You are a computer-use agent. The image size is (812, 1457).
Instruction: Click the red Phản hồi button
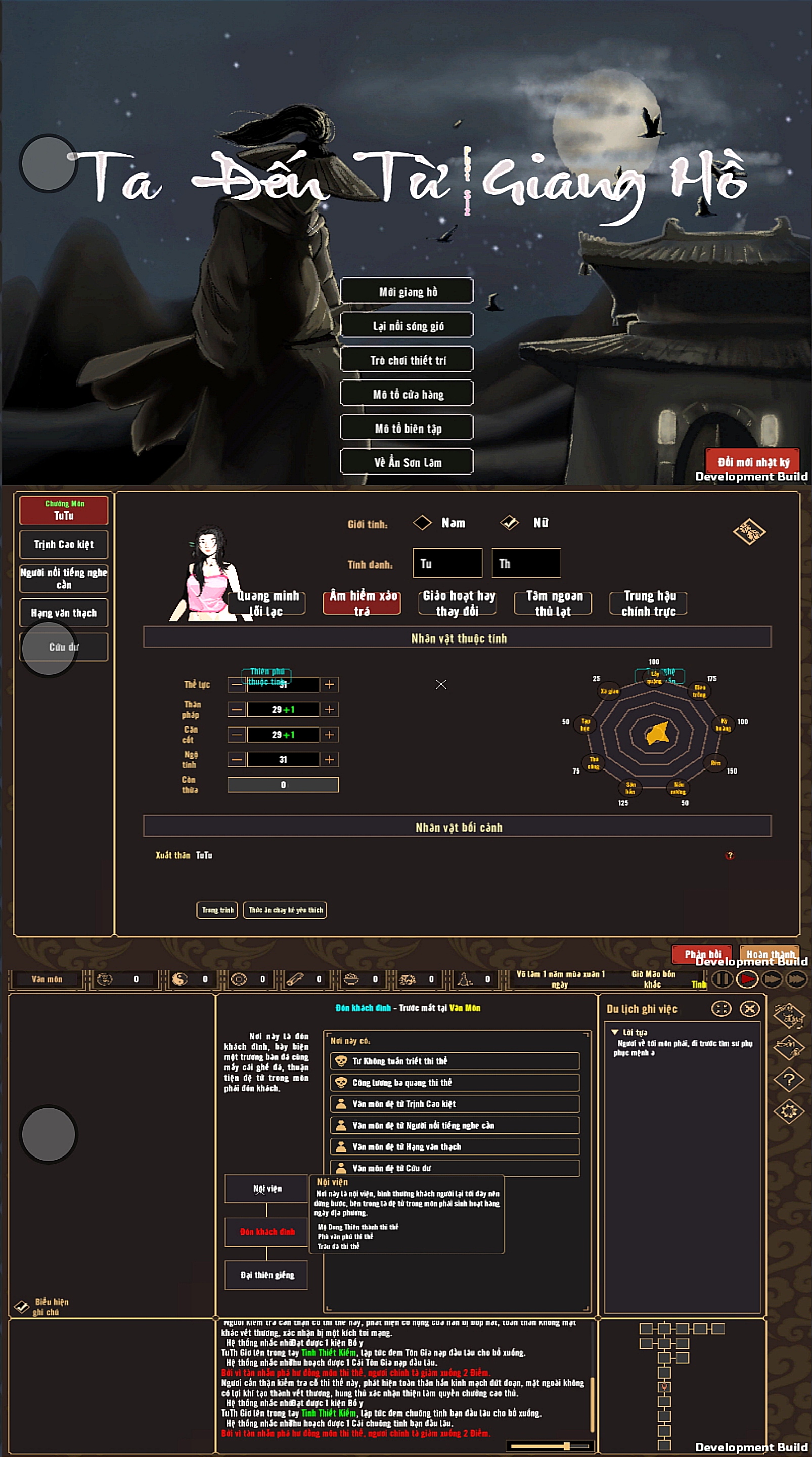(702, 954)
